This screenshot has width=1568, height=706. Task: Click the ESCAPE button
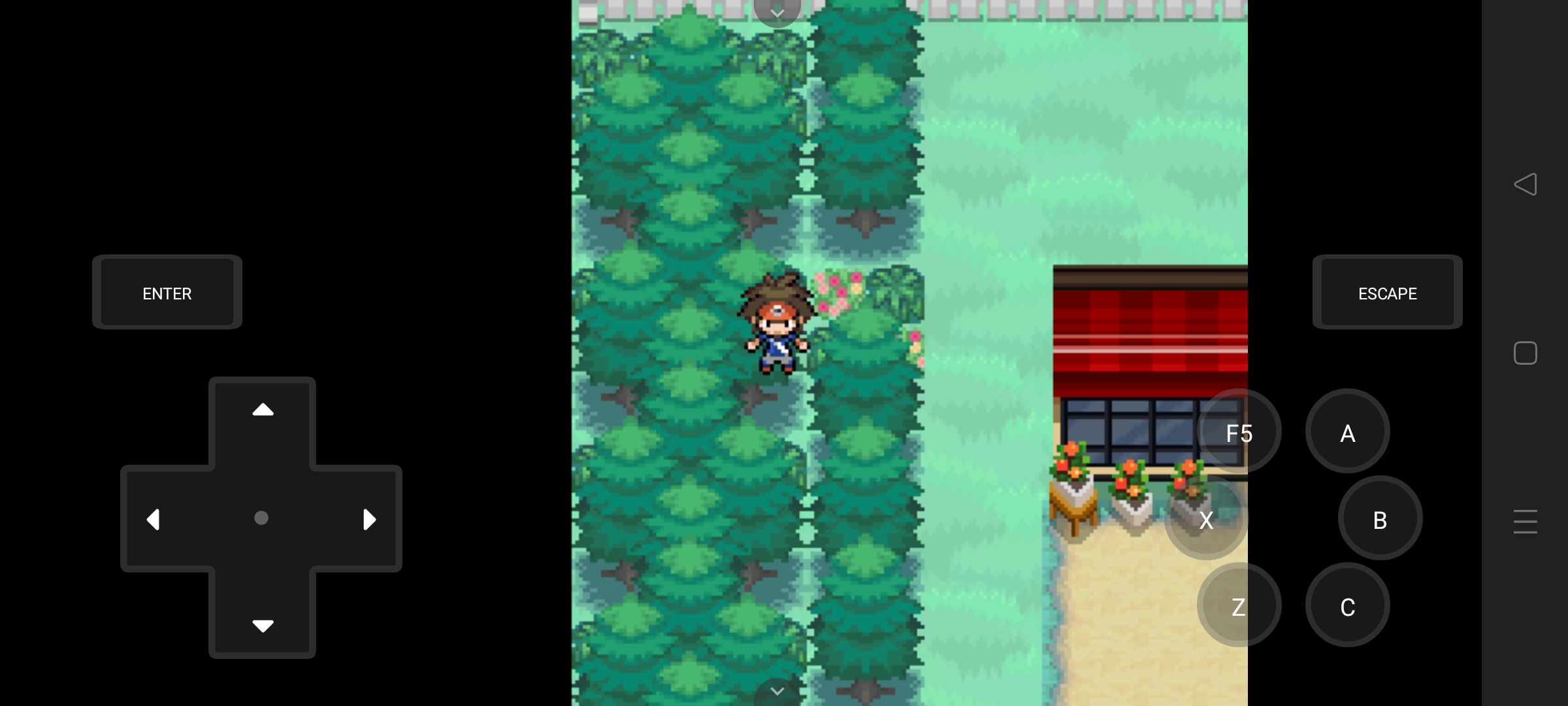(1387, 292)
